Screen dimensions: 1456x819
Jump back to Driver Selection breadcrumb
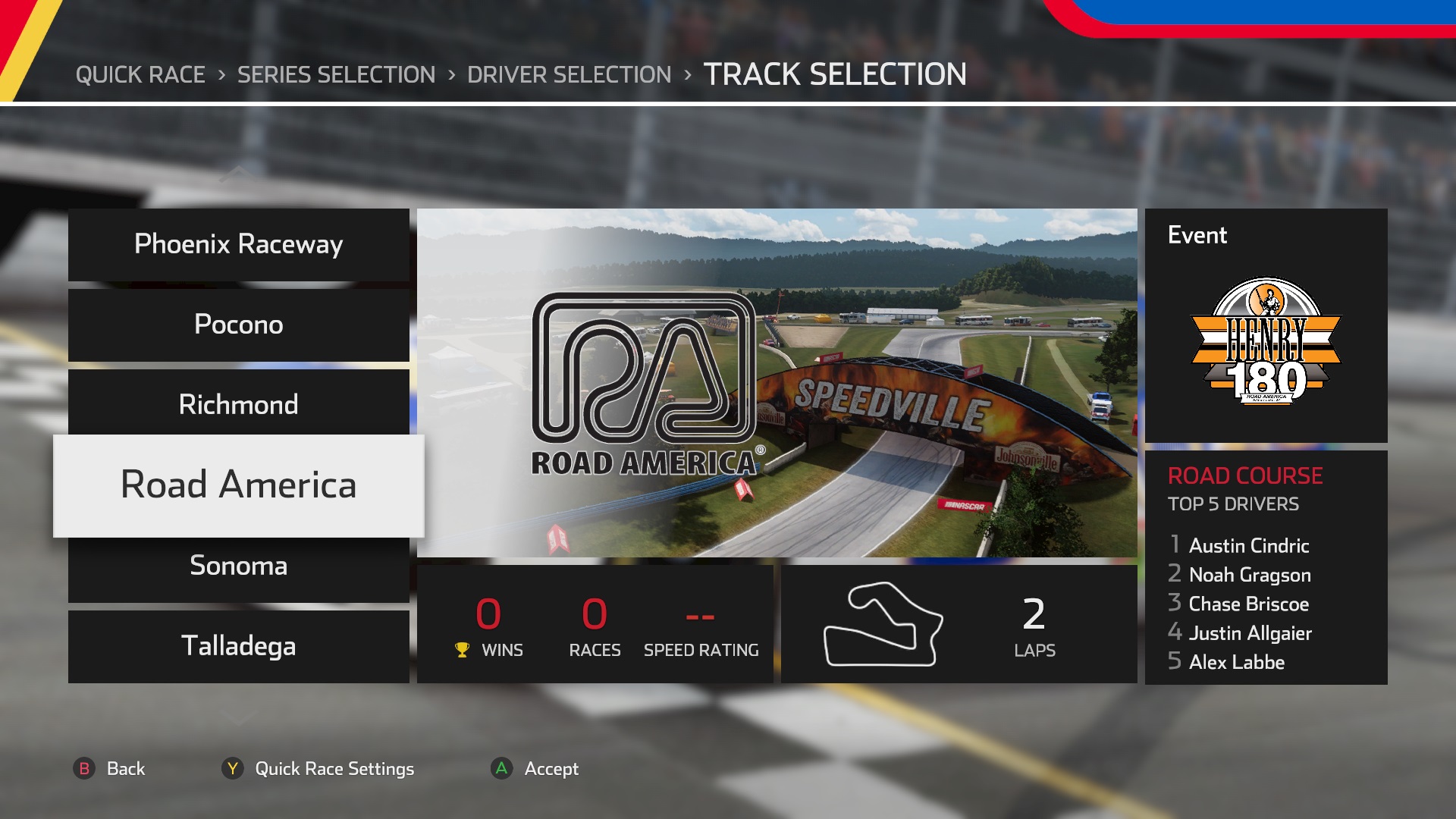click(x=569, y=74)
